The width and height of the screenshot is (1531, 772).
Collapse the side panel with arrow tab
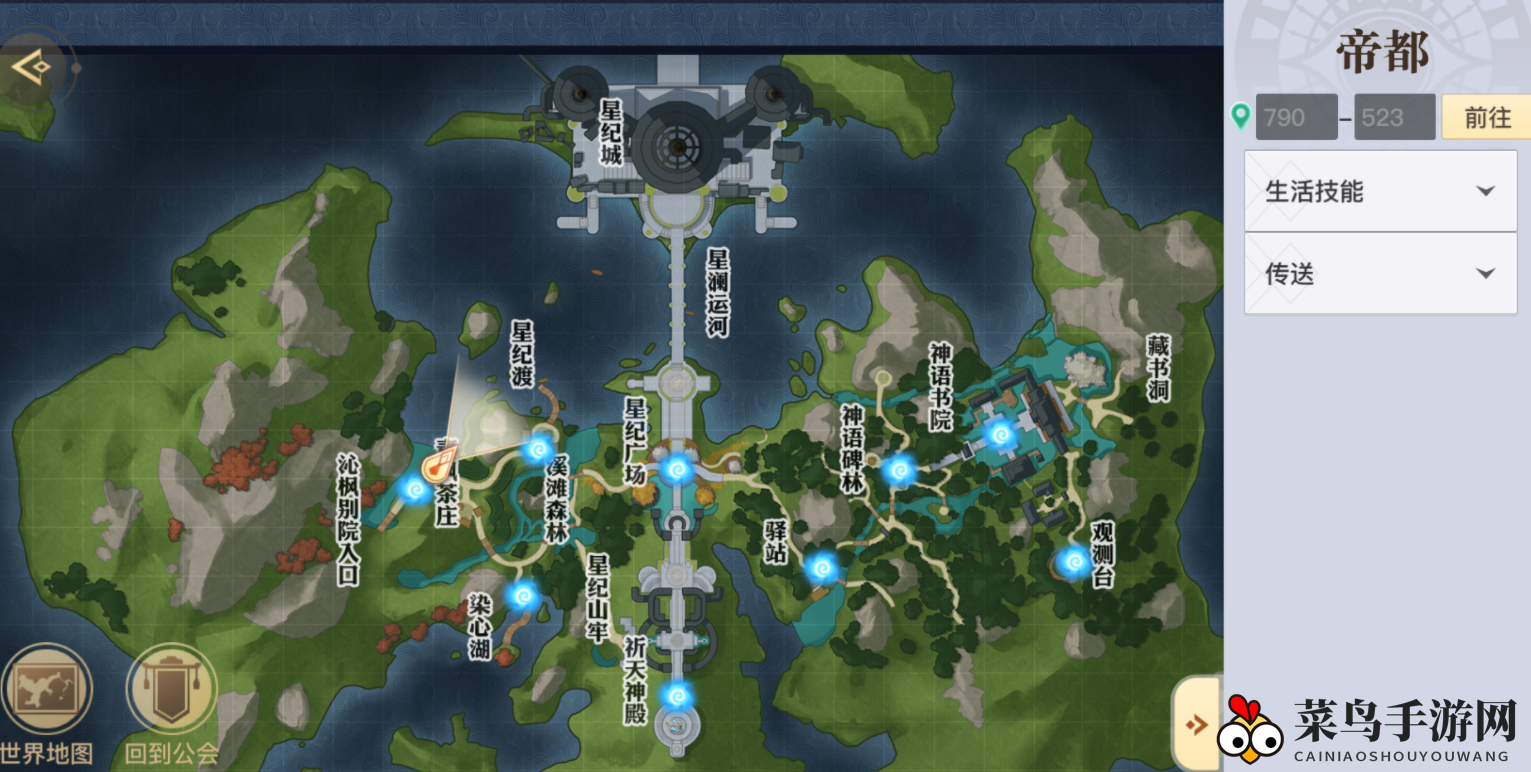click(x=1195, y=723)
